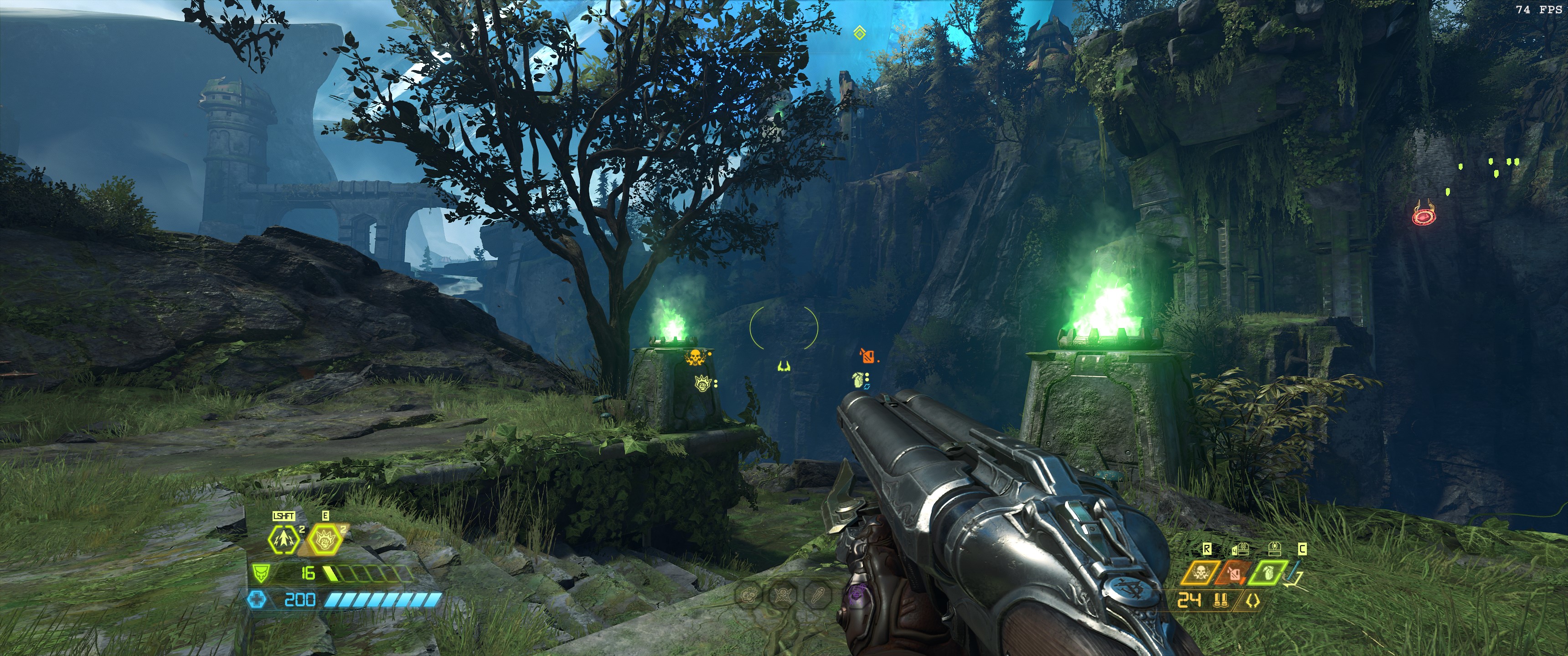
Task: Select the yellow flaming skull slot in the weapon panel
Action: [1200, 573]
